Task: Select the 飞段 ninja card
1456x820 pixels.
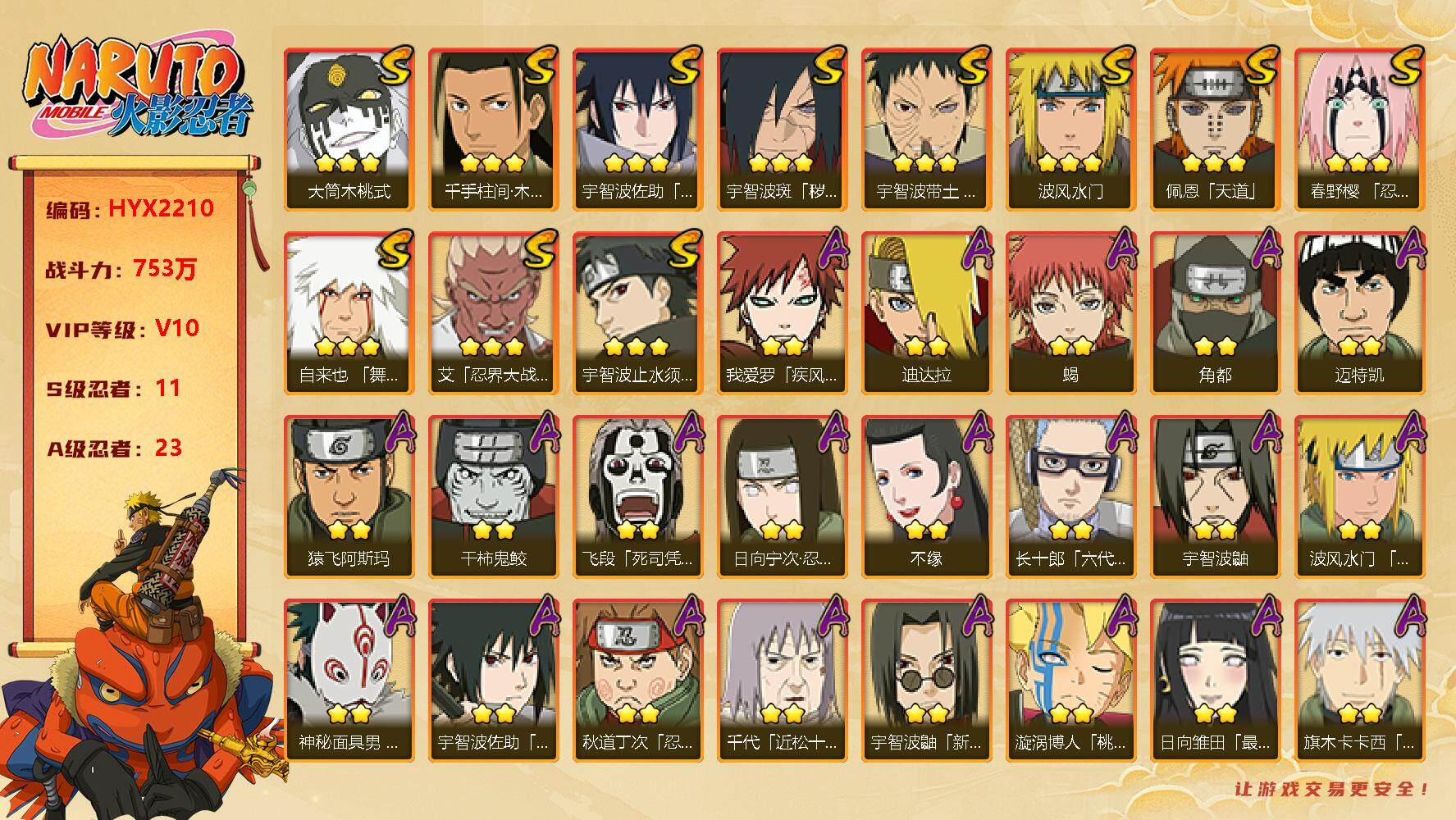Action: (x=637, y=496)
